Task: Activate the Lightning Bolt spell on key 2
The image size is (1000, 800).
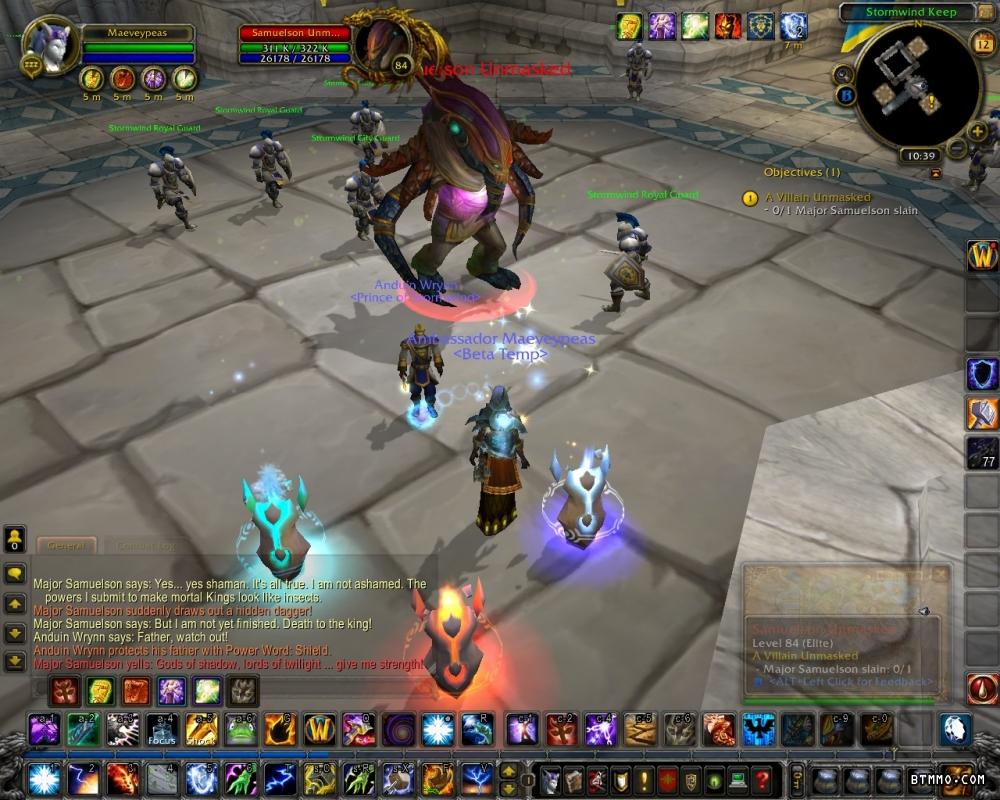Action: 81,778
